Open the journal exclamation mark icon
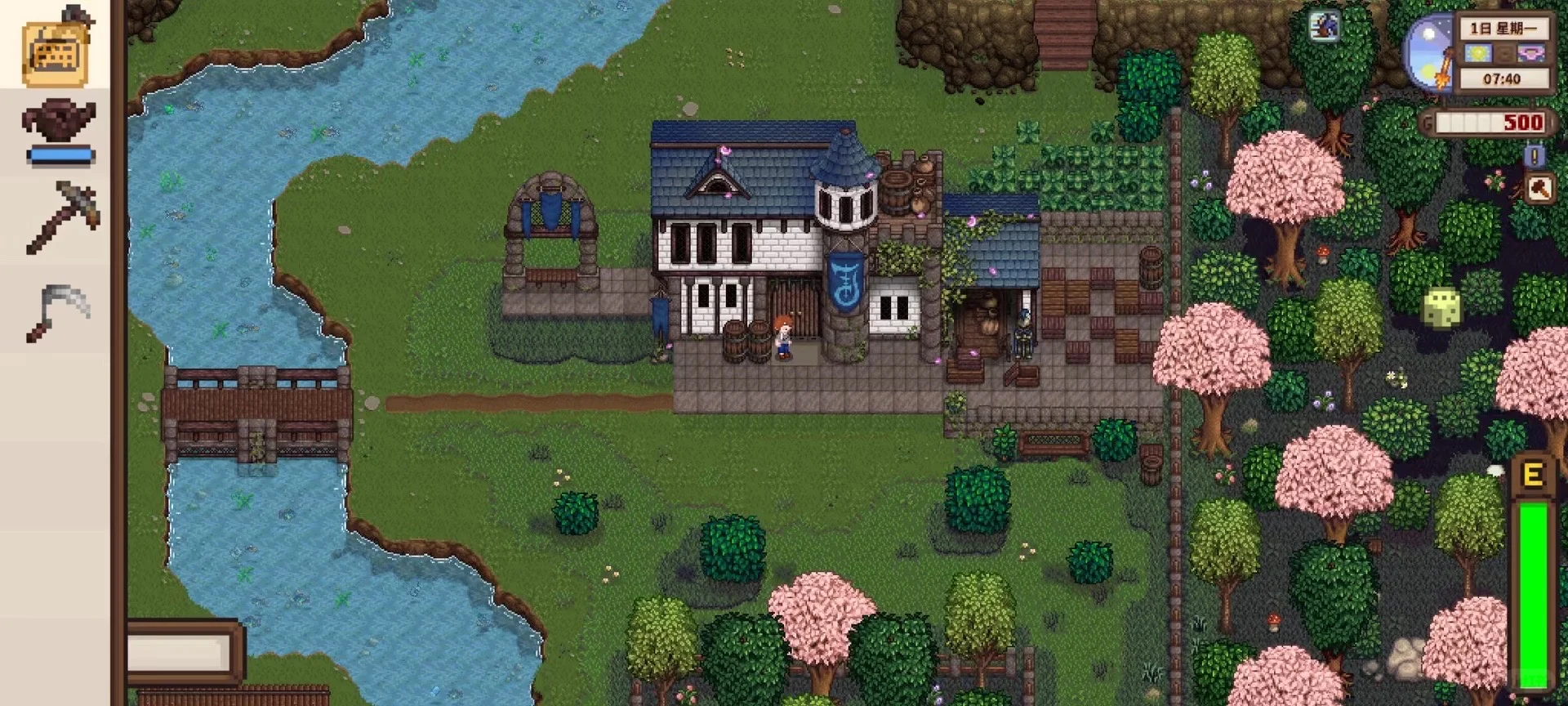This screenshot has height=706, width=1568. (x=1535, y=155)
